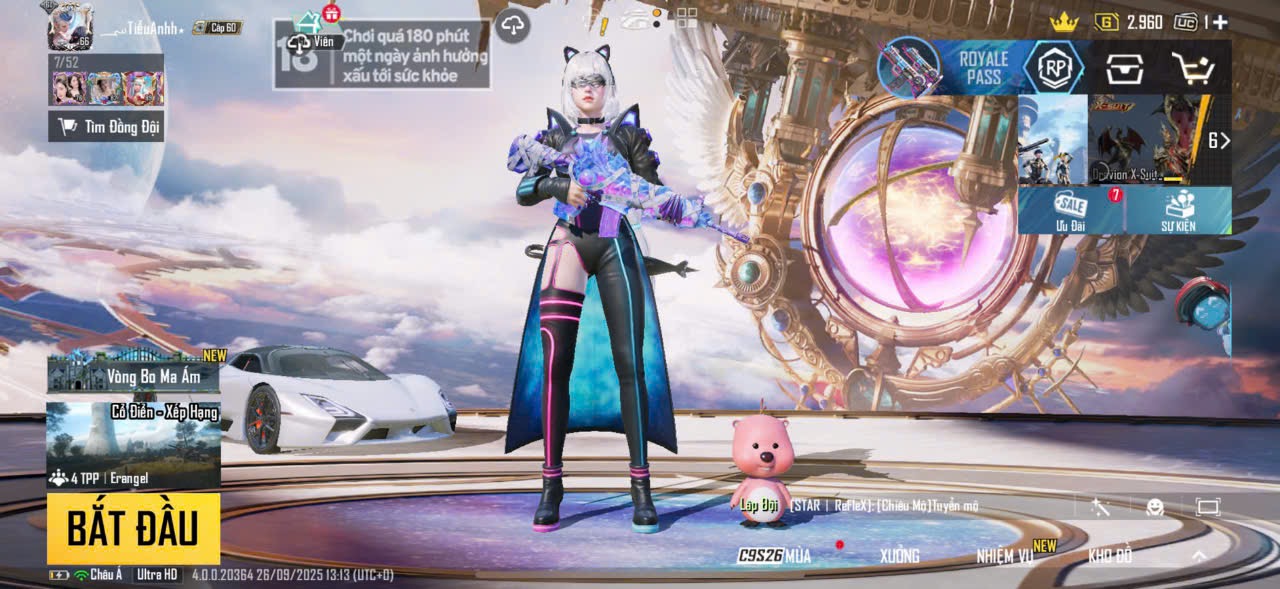Open the emote smiley face icon
1280x589 pixels.
coord(1155,507)
